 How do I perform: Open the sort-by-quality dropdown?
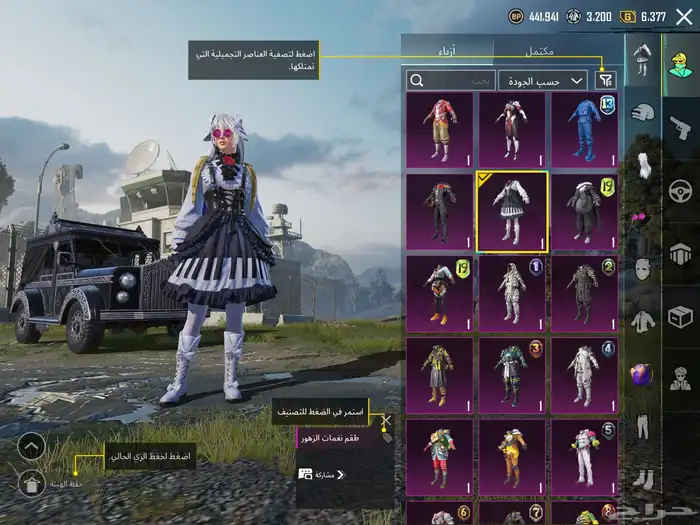(544, 80)
